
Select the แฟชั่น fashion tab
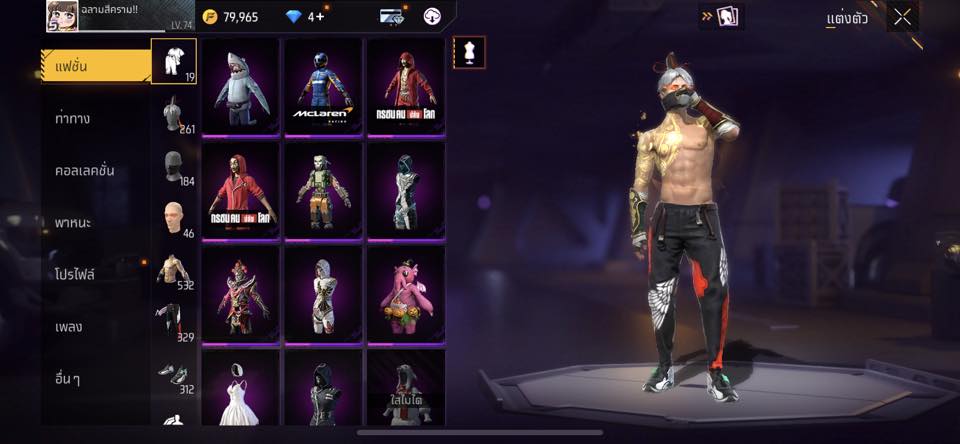[95, 66]
